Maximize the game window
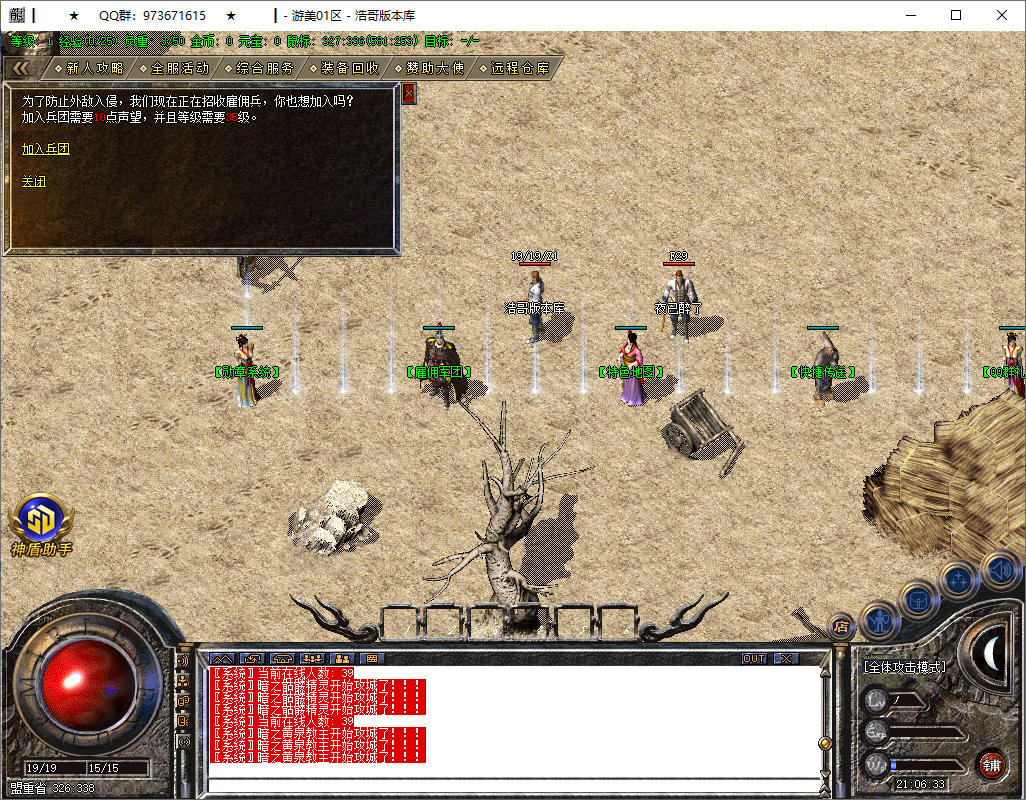The width and height of the screenshot is (1026, 800). coord(956,15)
